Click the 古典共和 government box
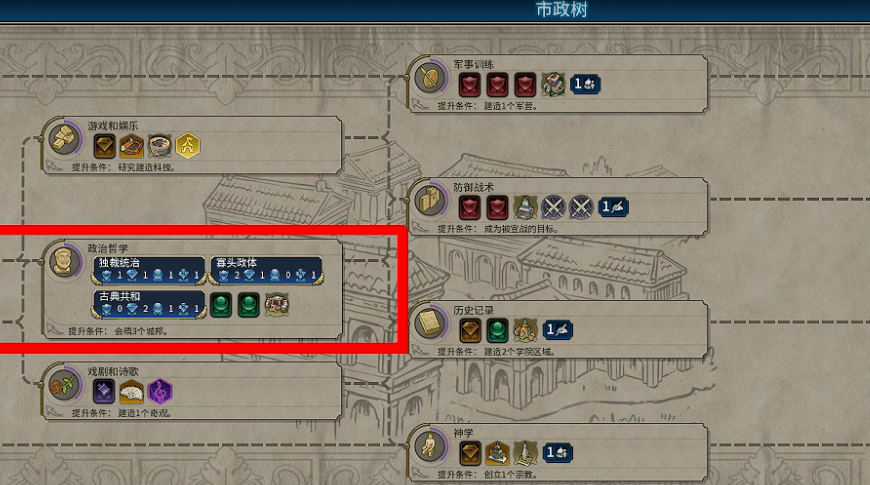This screenshot has height=485, width=870. click(149, 304)
